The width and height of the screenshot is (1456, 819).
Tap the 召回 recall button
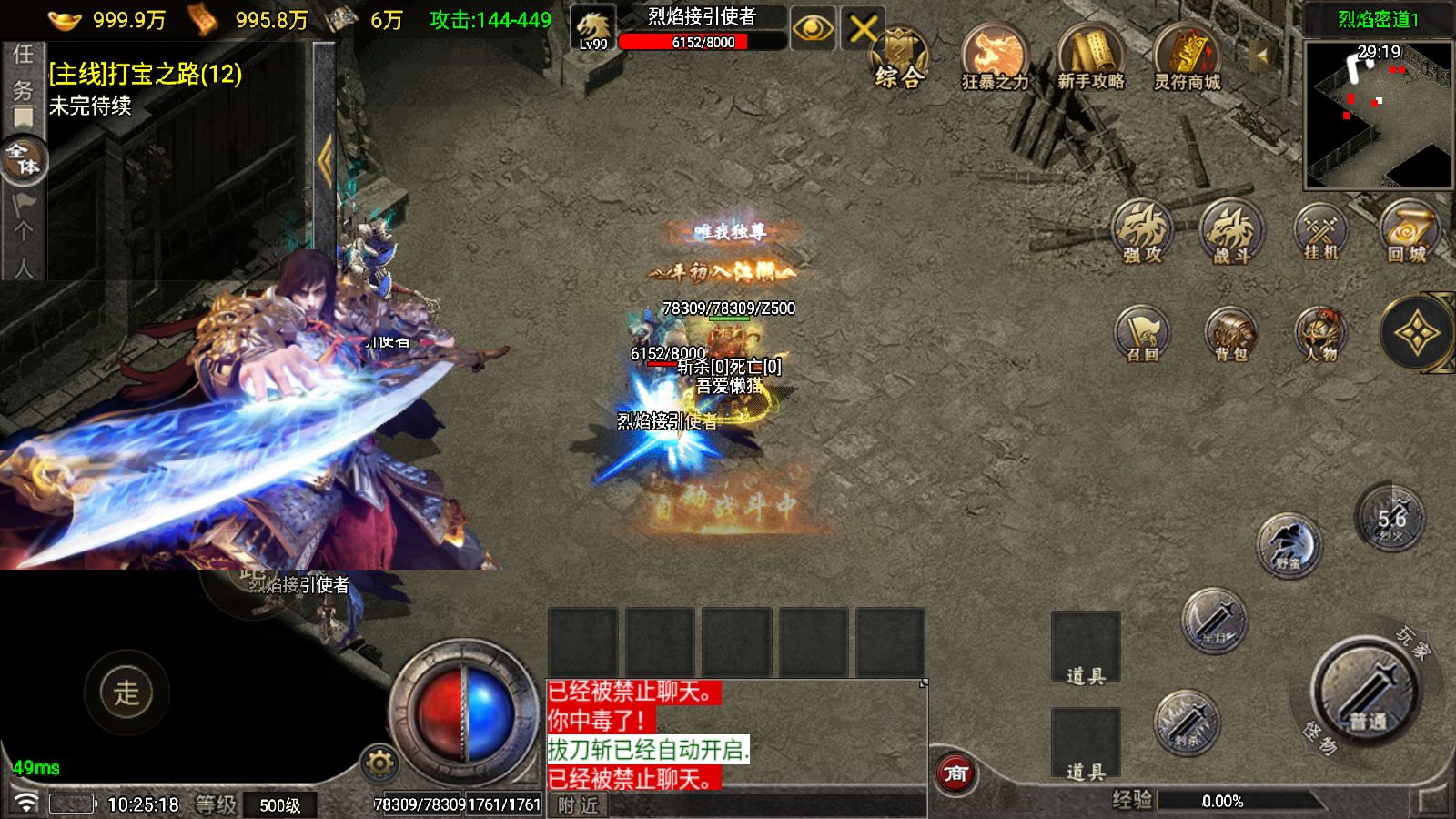click(x=1143, y=333)
